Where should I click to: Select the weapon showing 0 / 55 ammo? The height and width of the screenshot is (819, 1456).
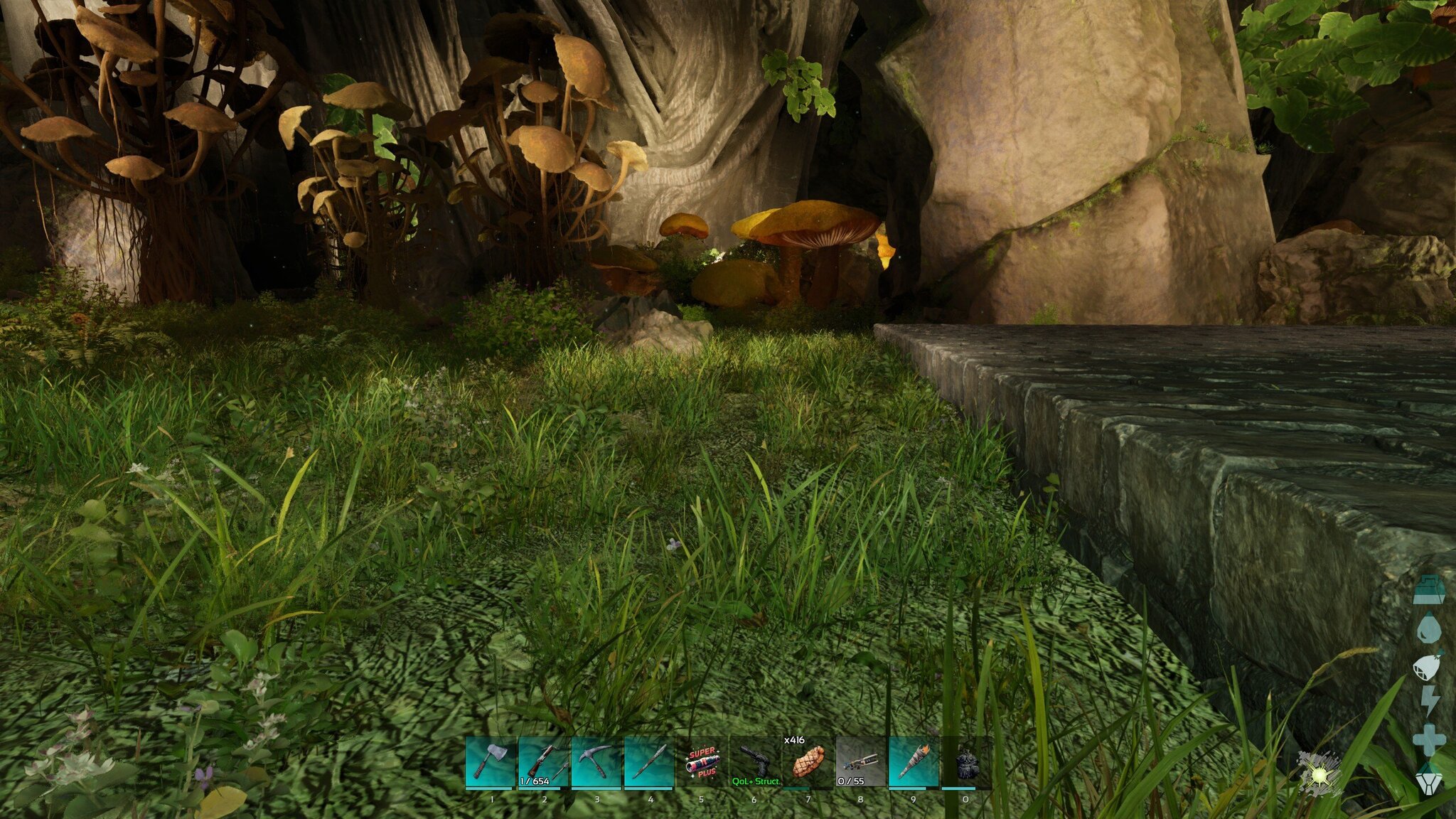(860, 762)
